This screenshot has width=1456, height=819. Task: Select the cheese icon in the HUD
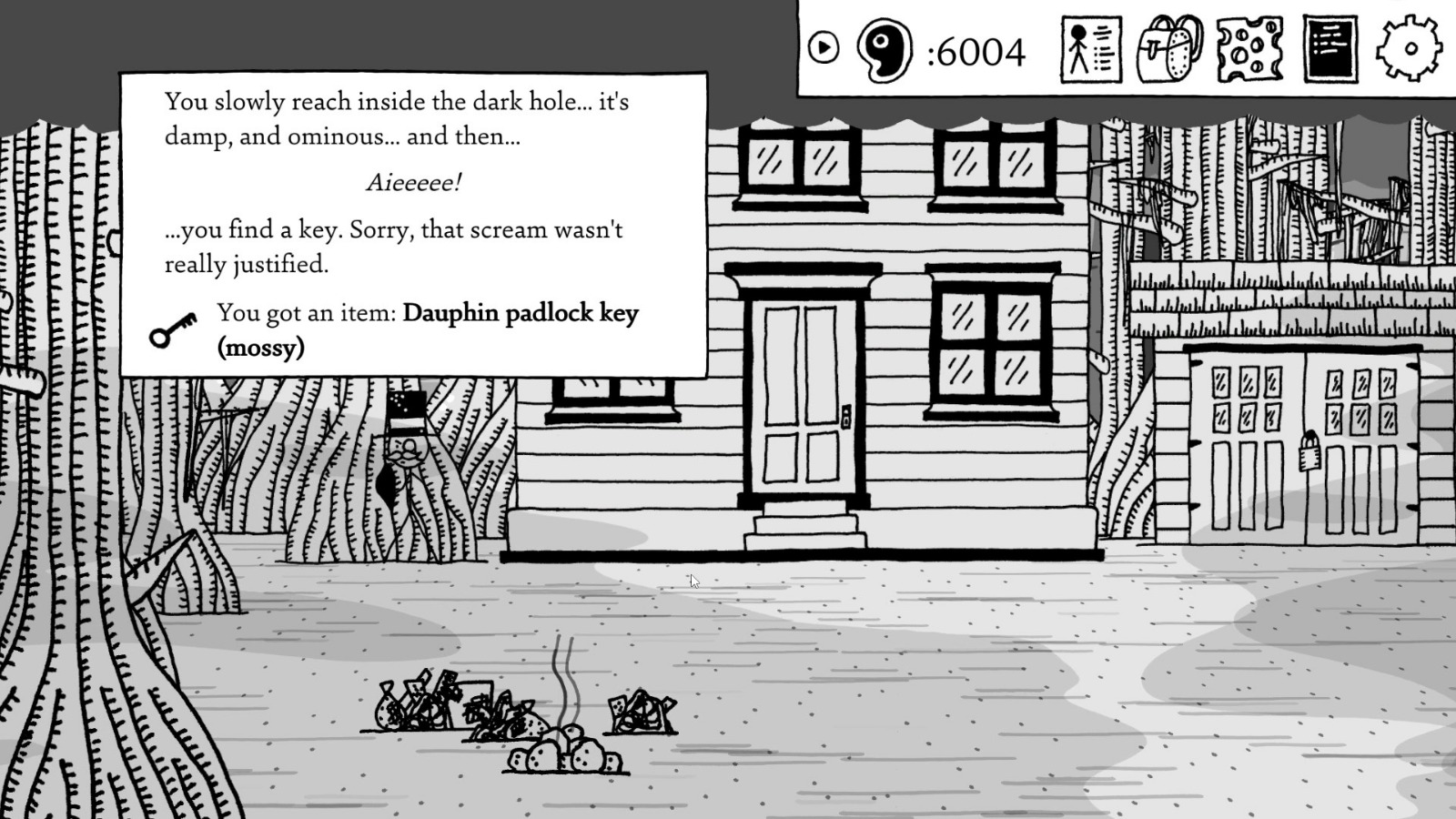coord(1249,50)
